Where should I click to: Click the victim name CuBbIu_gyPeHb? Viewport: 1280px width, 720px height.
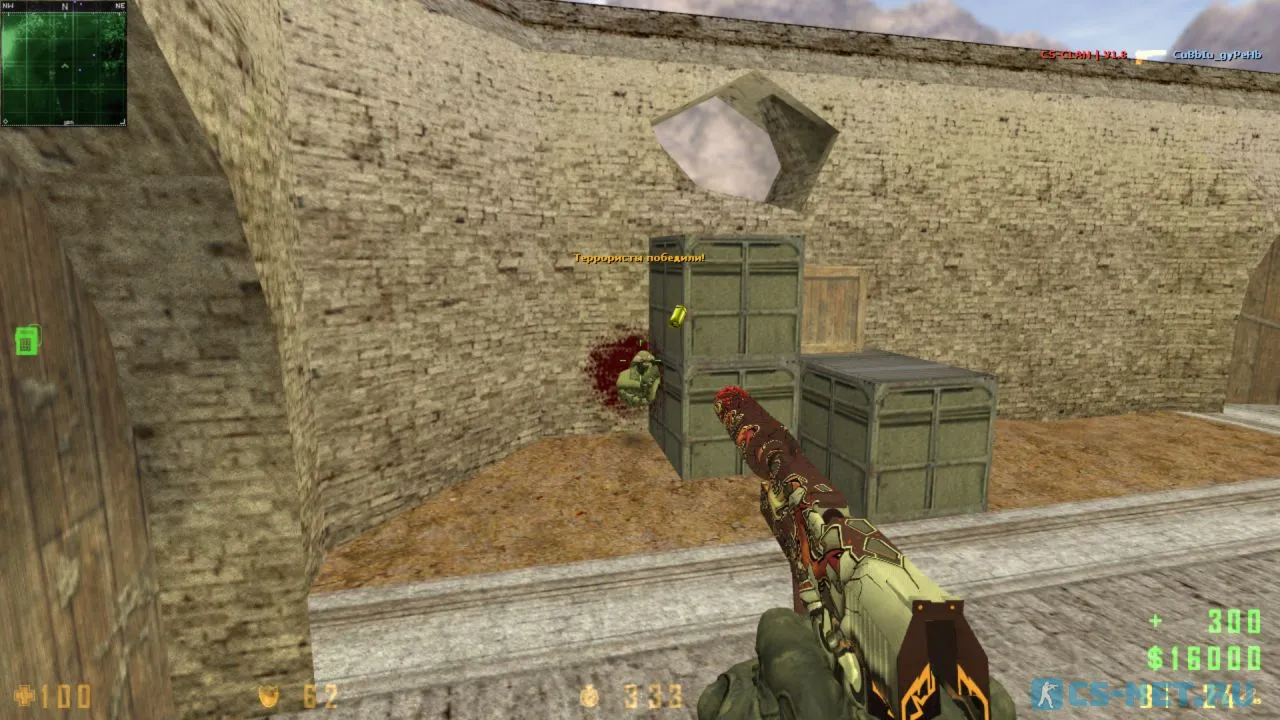click(x=1218, y=54)
